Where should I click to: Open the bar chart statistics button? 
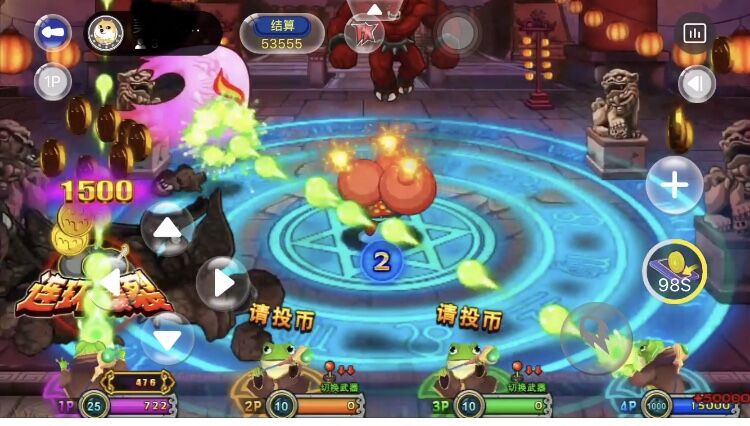click(694, 33)
